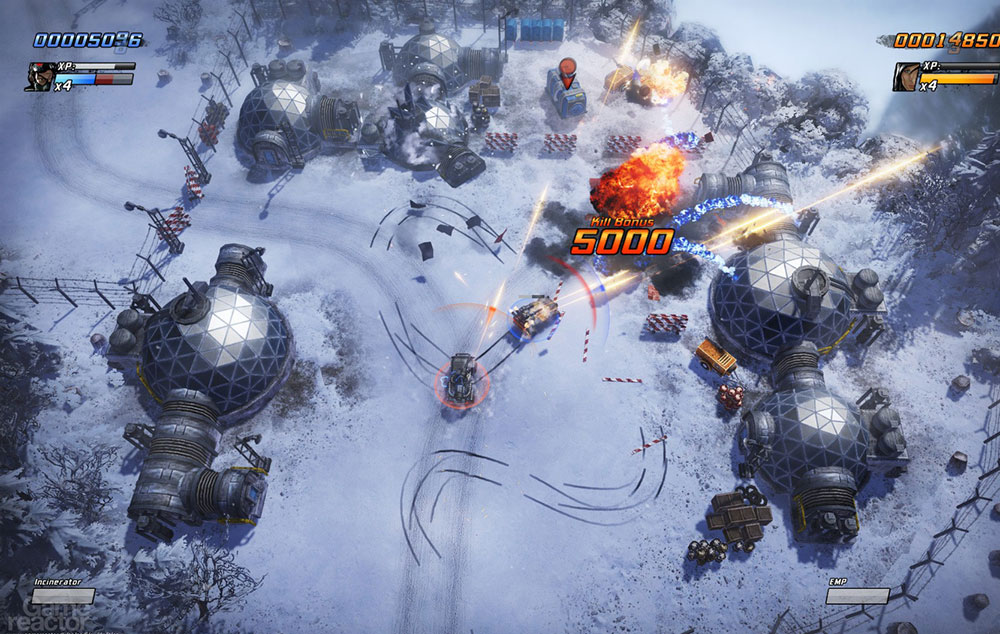The height and width of the screenshot is (634, 1000).
Task: Select the Incinerator weapon slot
Action: 63,596
